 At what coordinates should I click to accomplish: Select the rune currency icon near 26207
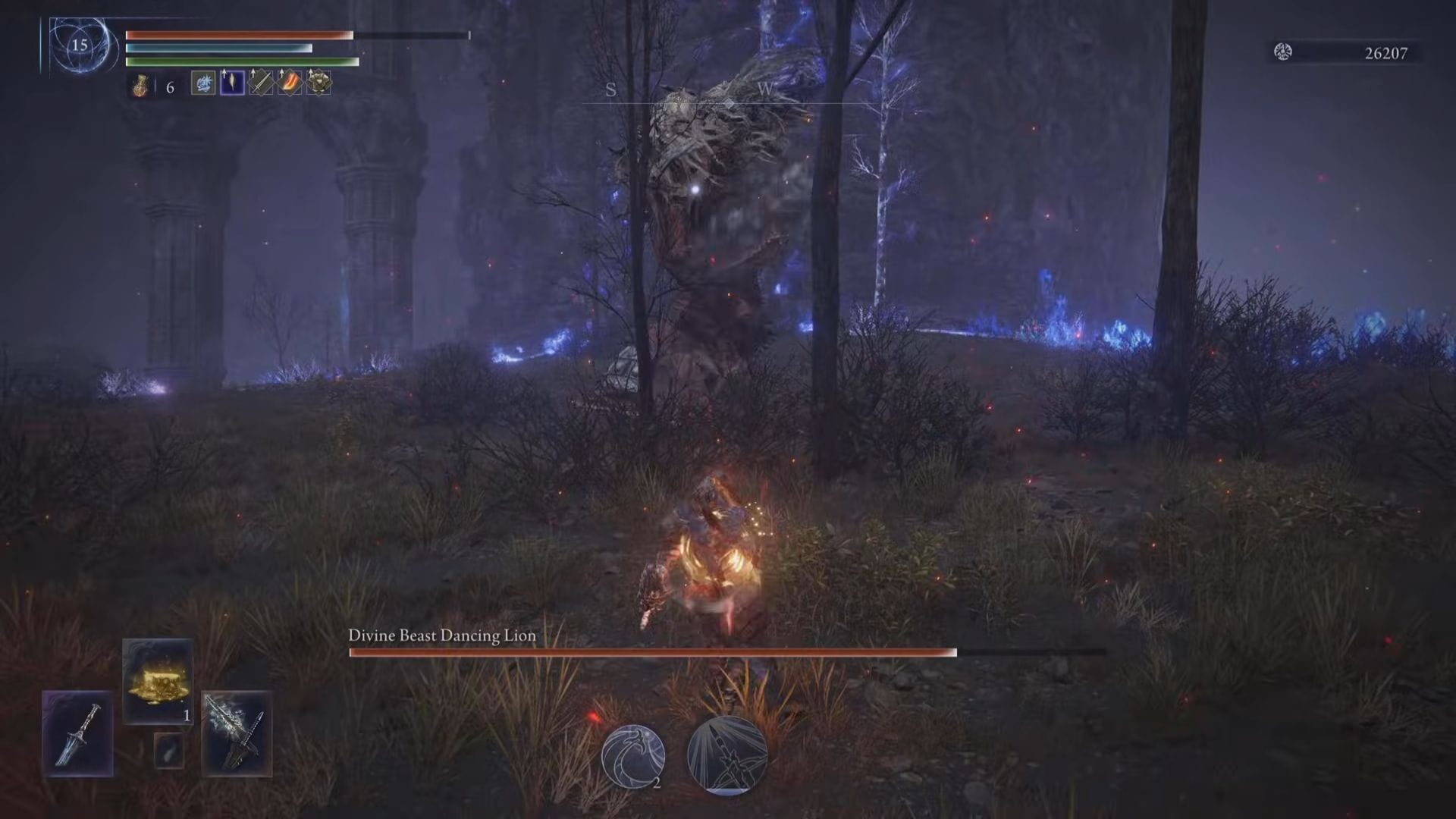(1284, 52)
